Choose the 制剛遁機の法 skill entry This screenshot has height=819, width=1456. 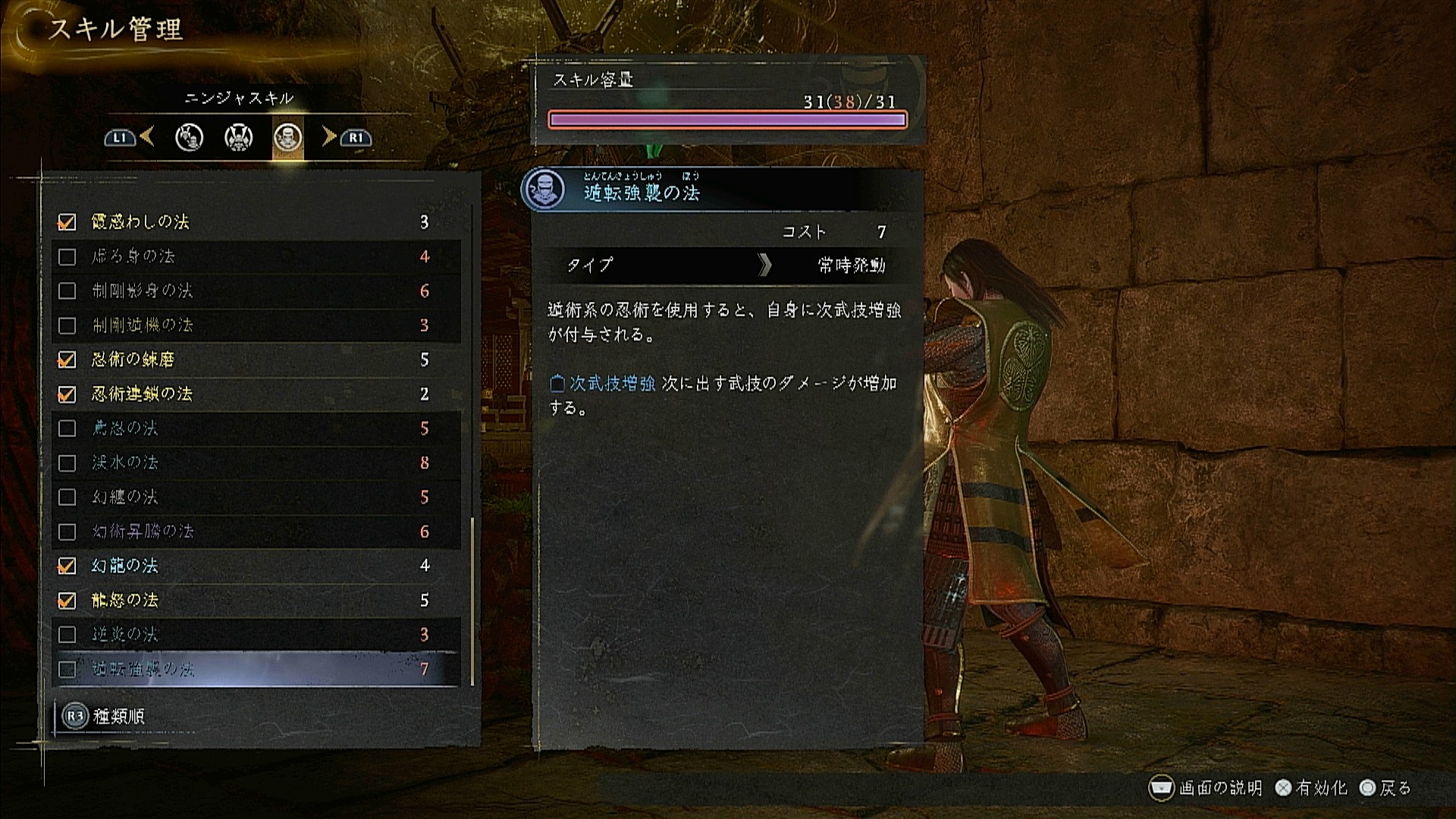tap(256, 325)
